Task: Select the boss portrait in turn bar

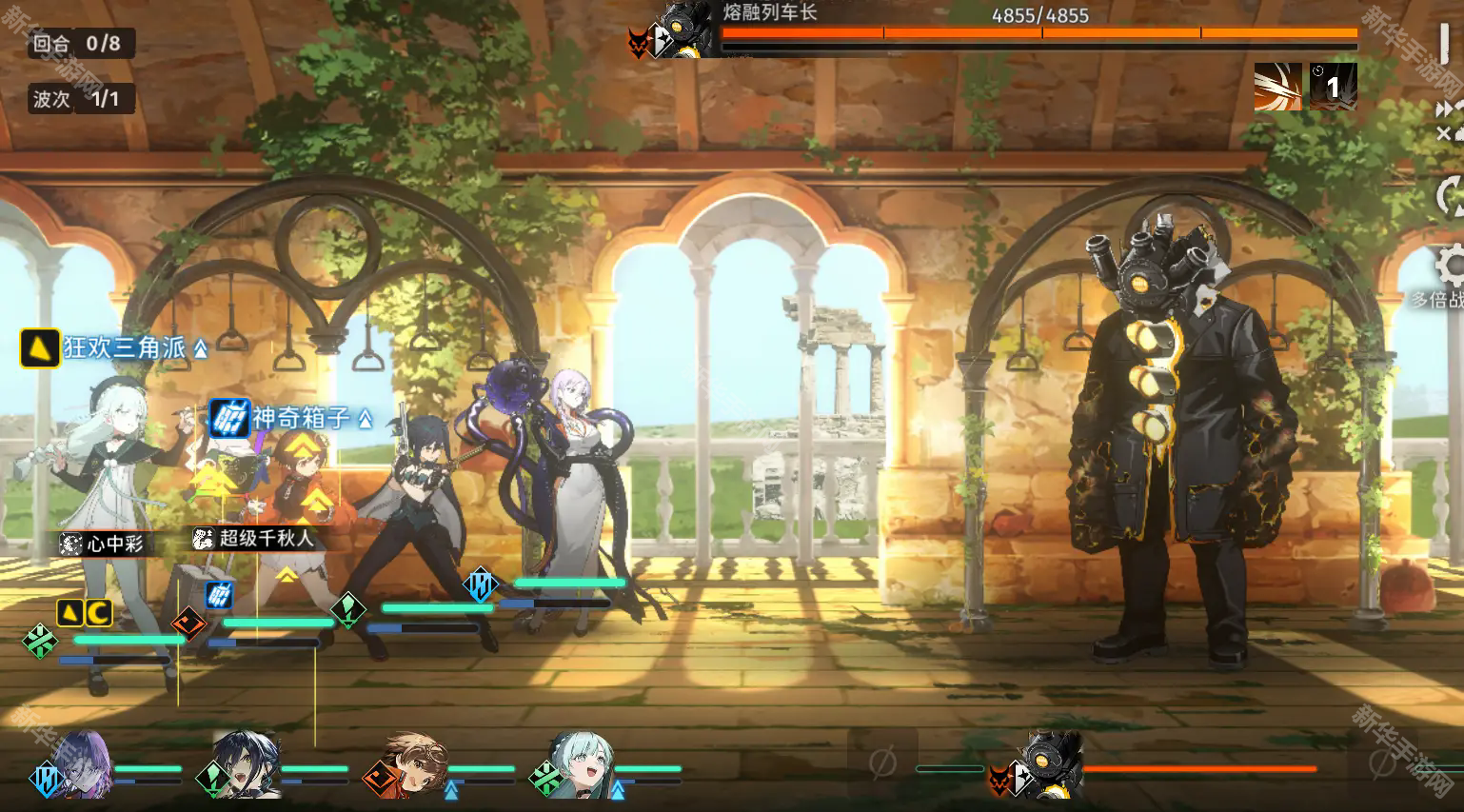Action: (x=1054, y=763)
